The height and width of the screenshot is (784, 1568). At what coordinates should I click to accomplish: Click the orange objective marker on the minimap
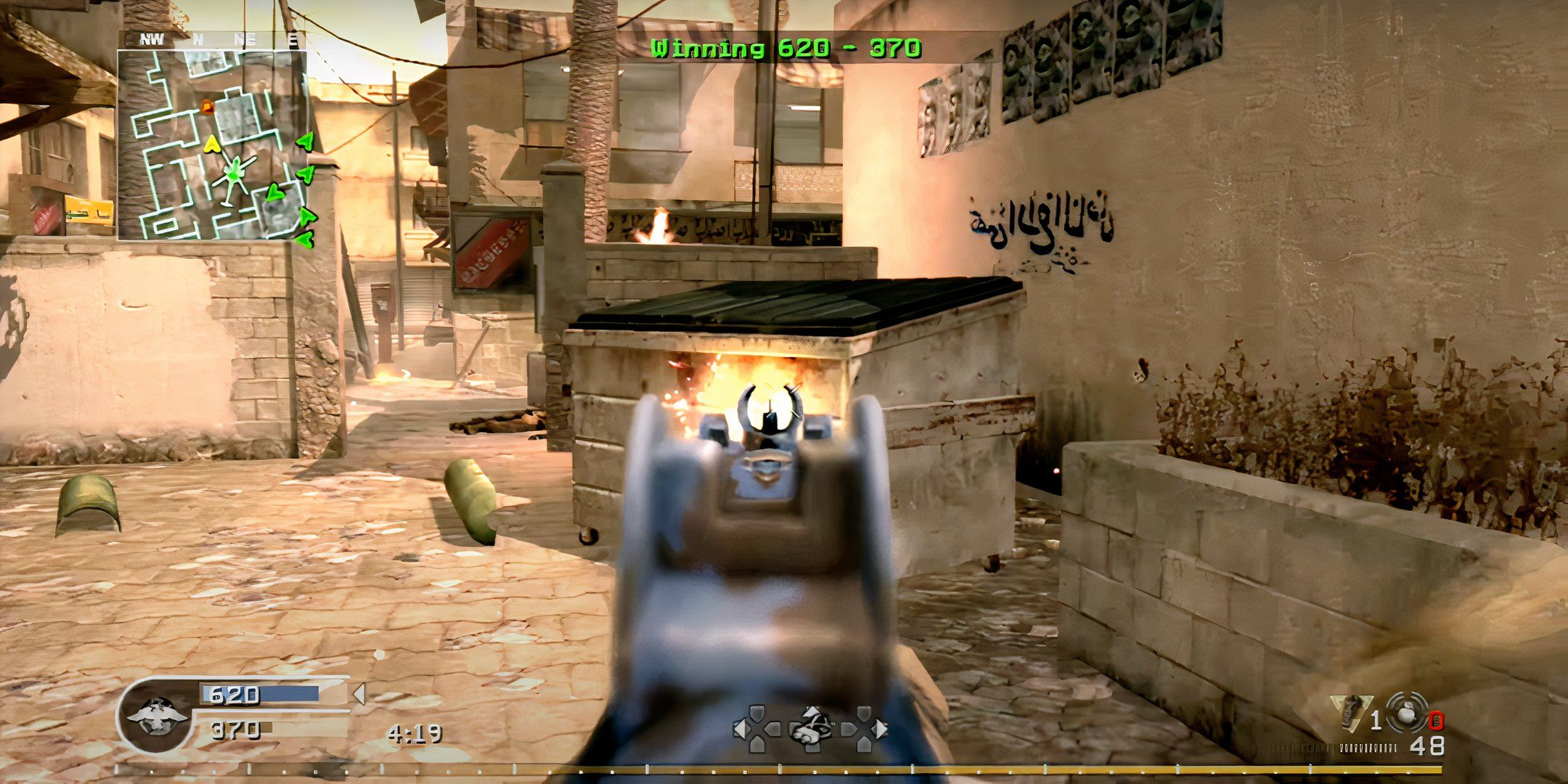coord(208,108)
